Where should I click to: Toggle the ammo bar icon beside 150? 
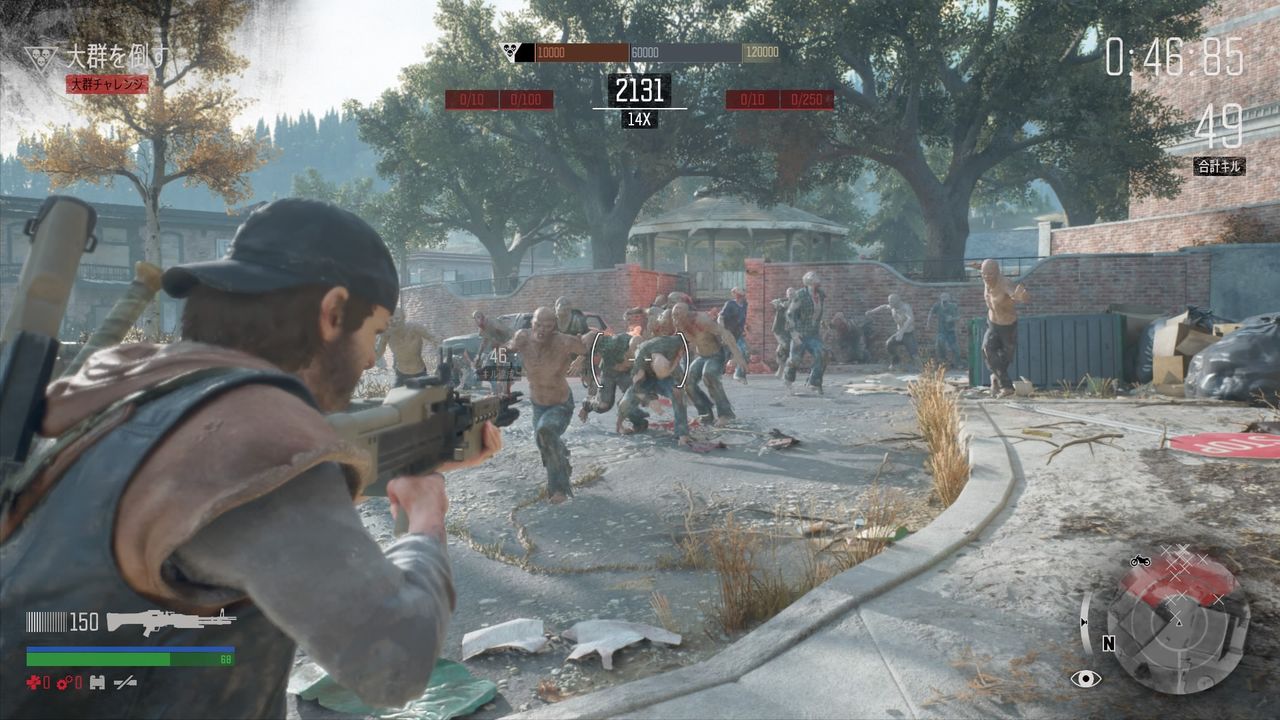(45, 623)
